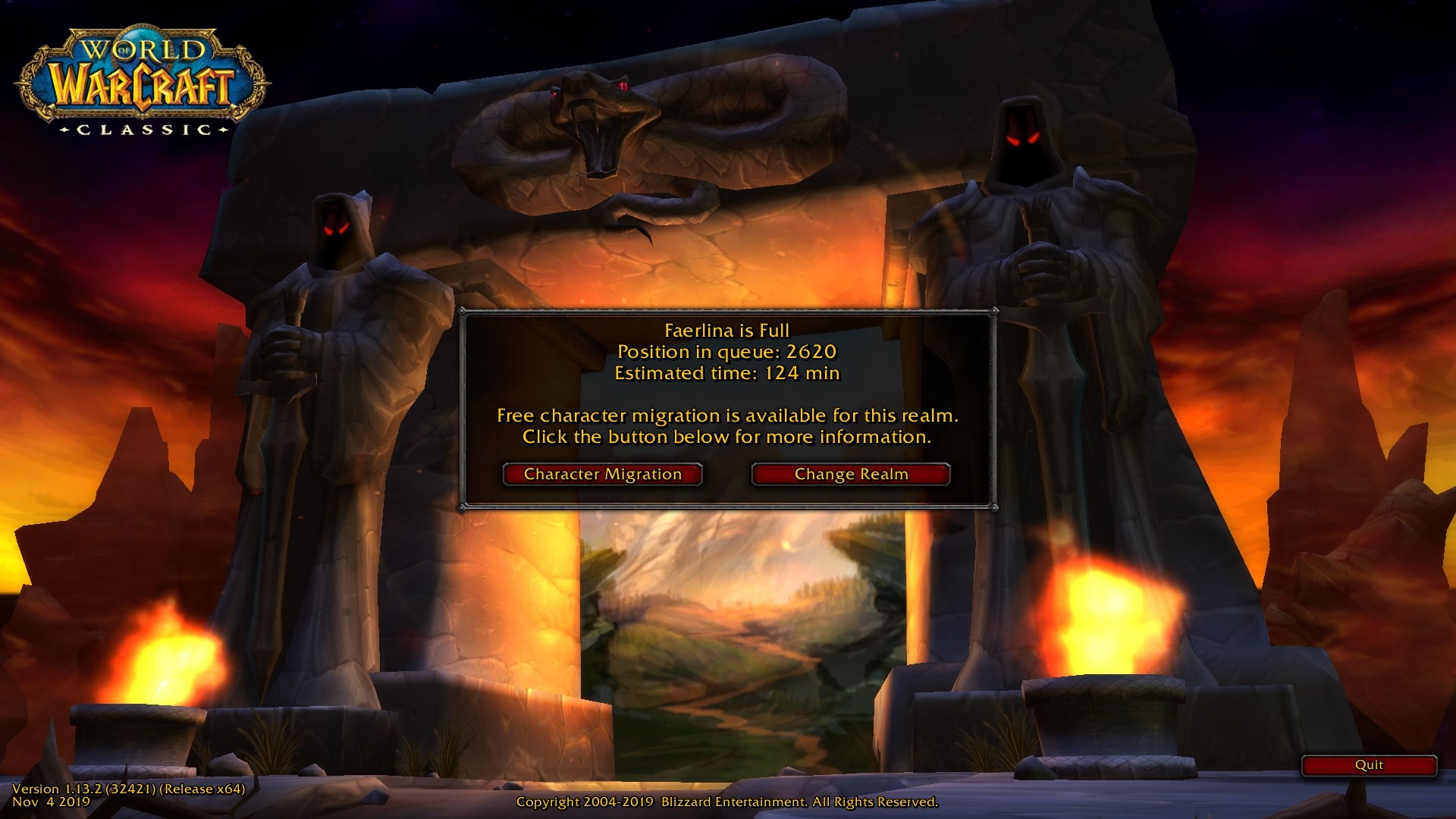This screenshot has width=1456, height=819.
Task: Click the 'Version 1.13.2 (32421)' text
Action: coord(124,788)
